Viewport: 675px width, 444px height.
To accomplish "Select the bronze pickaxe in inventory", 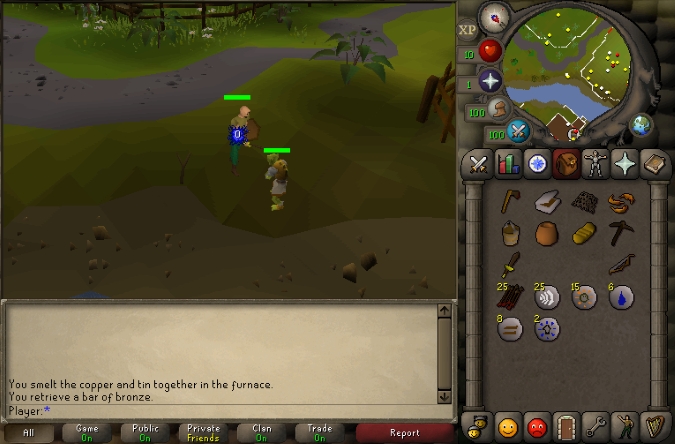I will (620, 234).
